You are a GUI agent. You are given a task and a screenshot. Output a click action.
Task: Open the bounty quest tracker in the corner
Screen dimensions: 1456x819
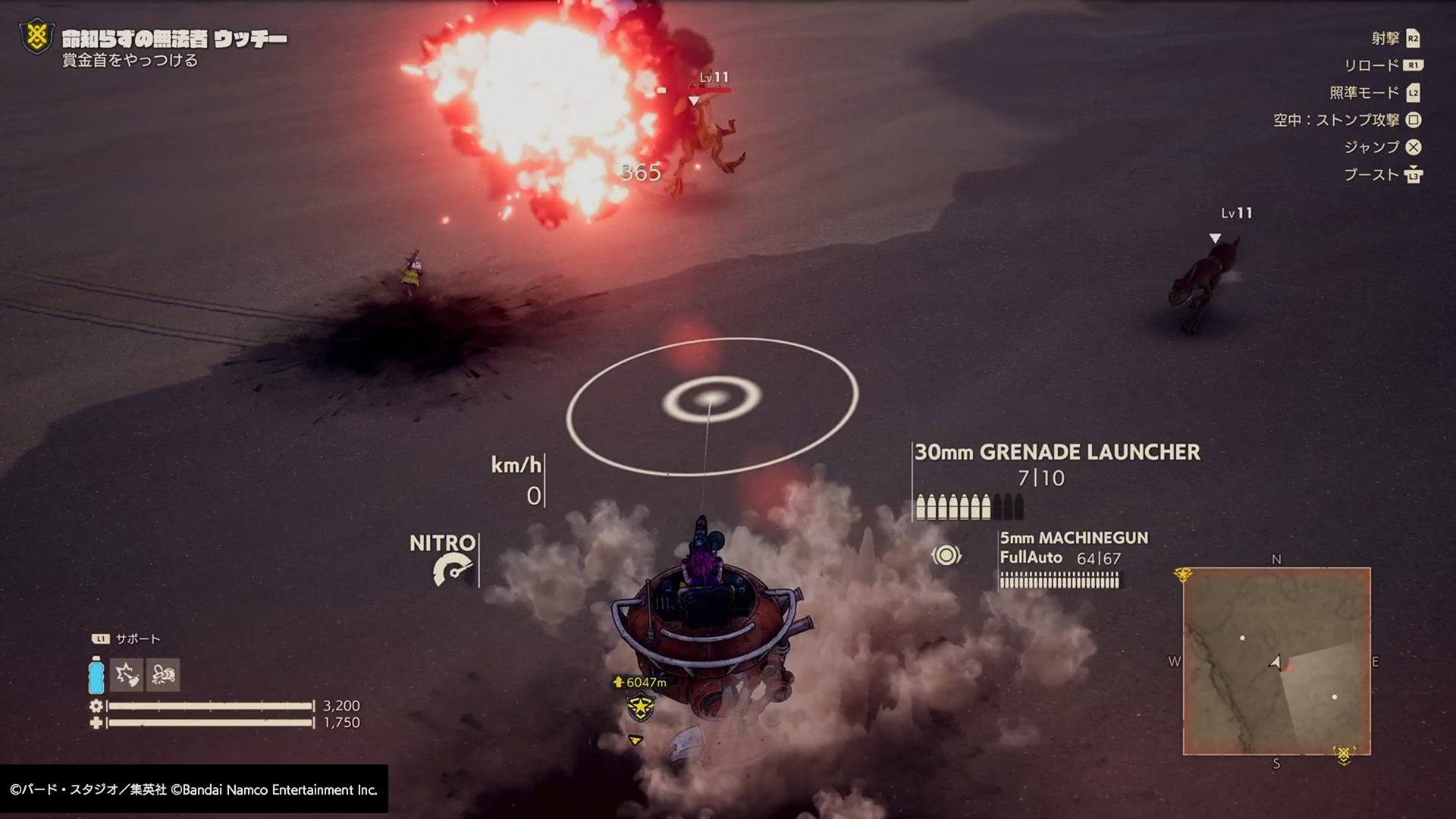[x=36, y=38]
